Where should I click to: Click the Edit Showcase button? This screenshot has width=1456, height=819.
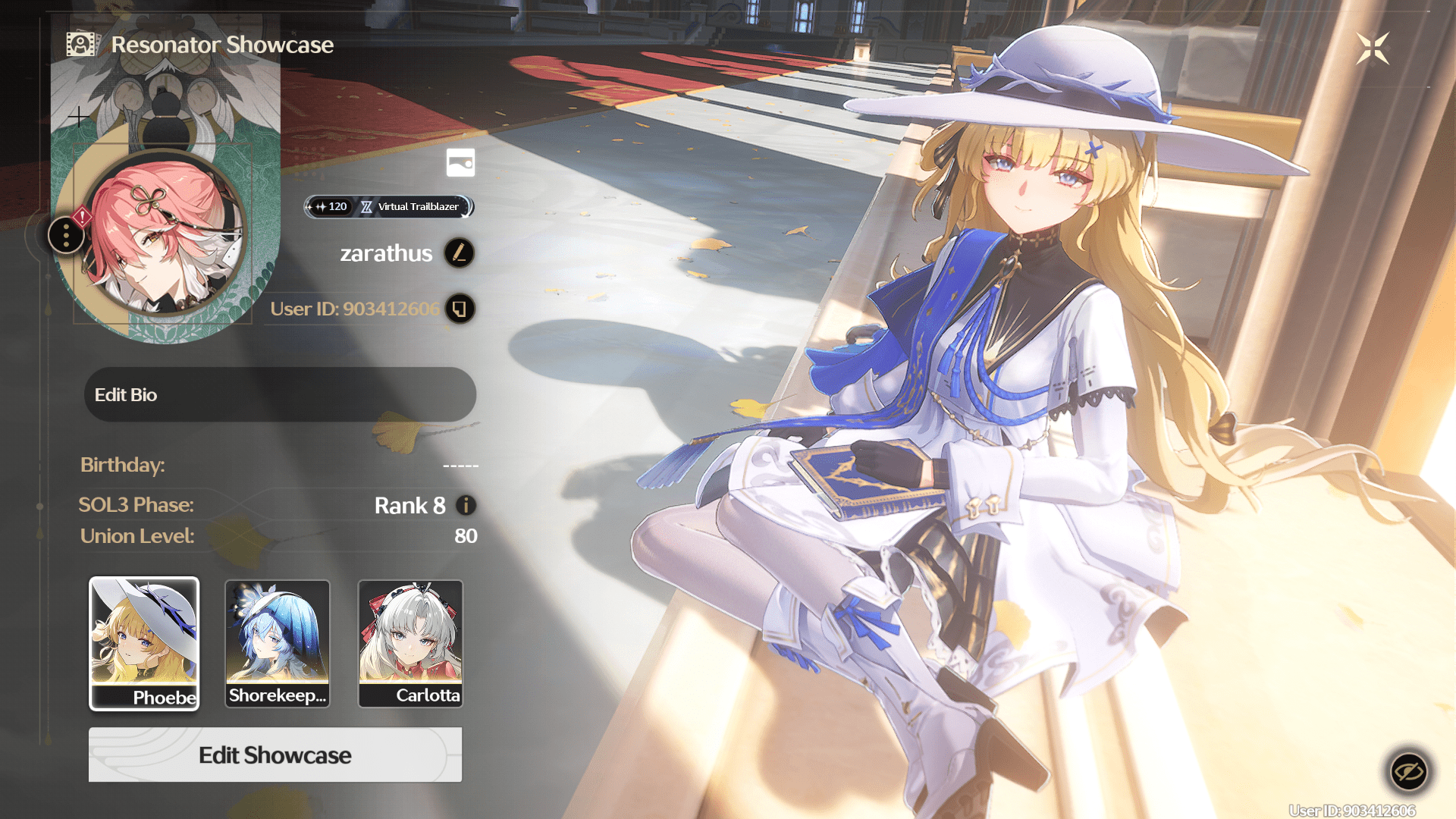point(275,755)
